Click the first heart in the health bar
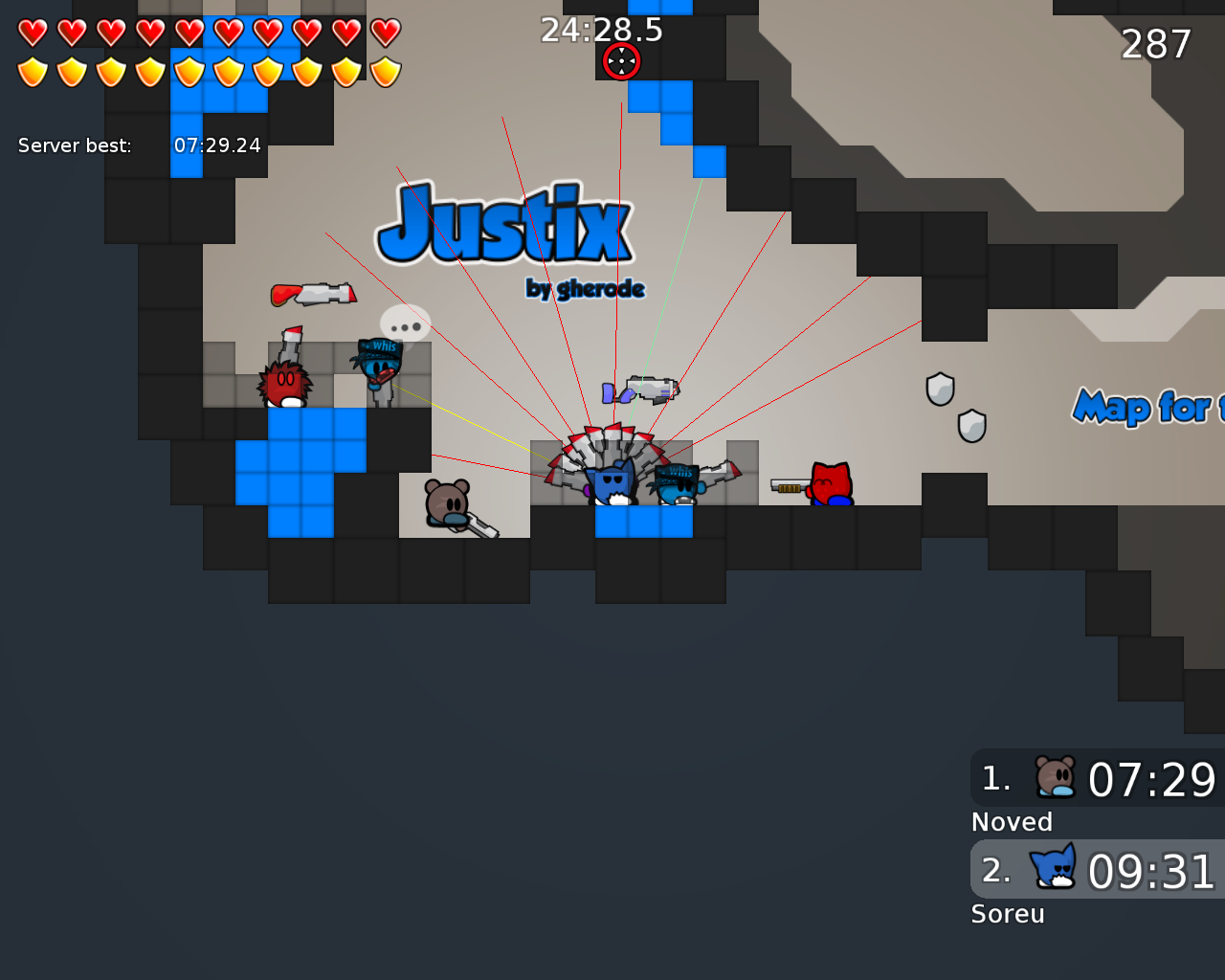Viewport: 1225px width, 980px height. point(32,30)
